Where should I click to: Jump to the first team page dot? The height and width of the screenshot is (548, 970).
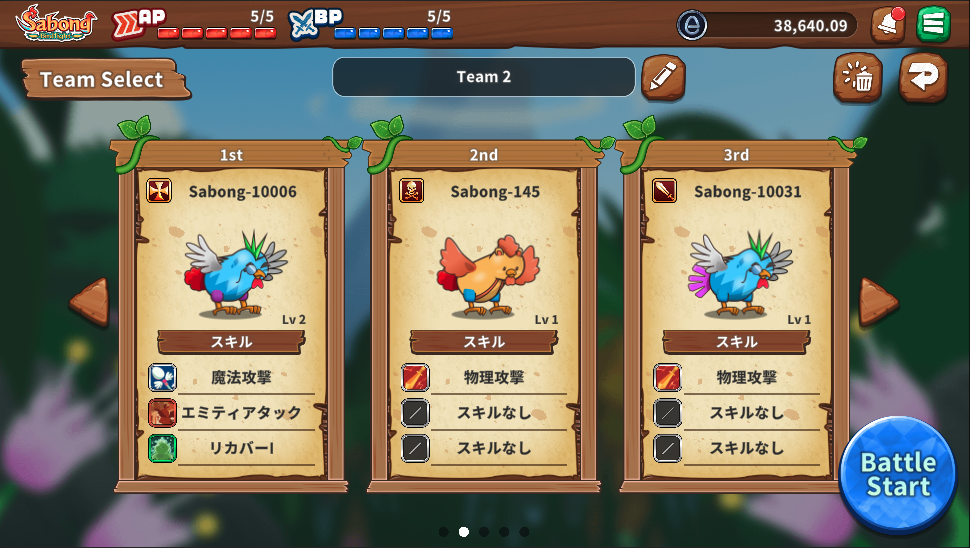click(x=444, y=532)
